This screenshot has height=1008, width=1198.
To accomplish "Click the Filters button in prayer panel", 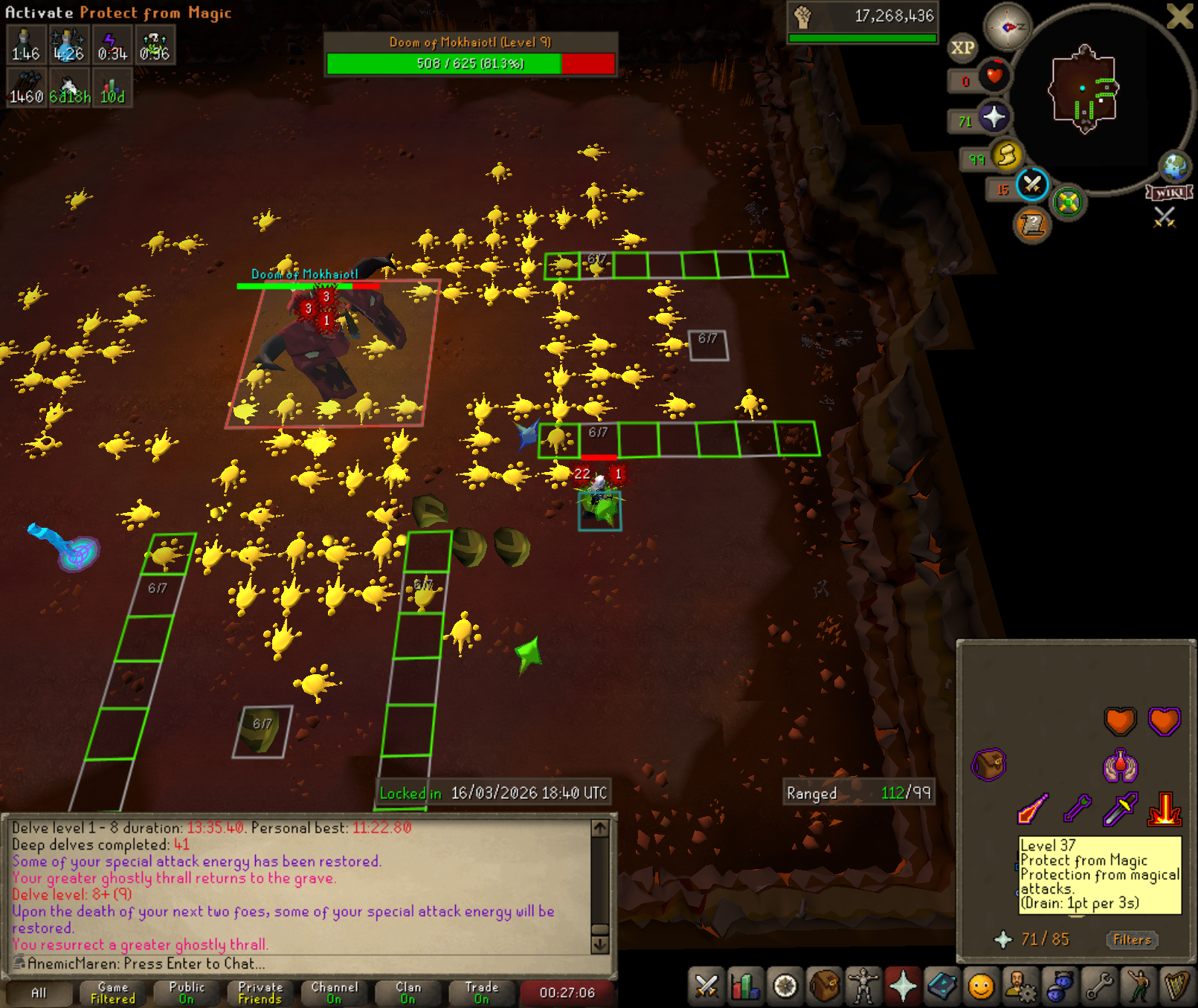I will (x=1132, y=940).
